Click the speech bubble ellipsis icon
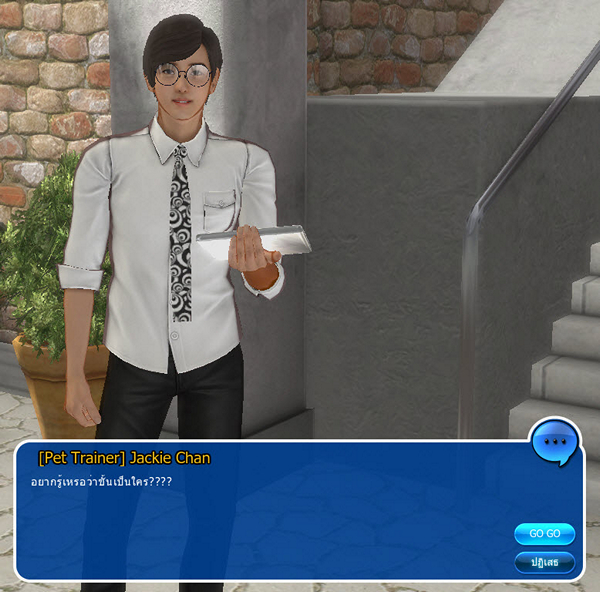The width and height of the screenshot is (600, 592). (557, 441)
